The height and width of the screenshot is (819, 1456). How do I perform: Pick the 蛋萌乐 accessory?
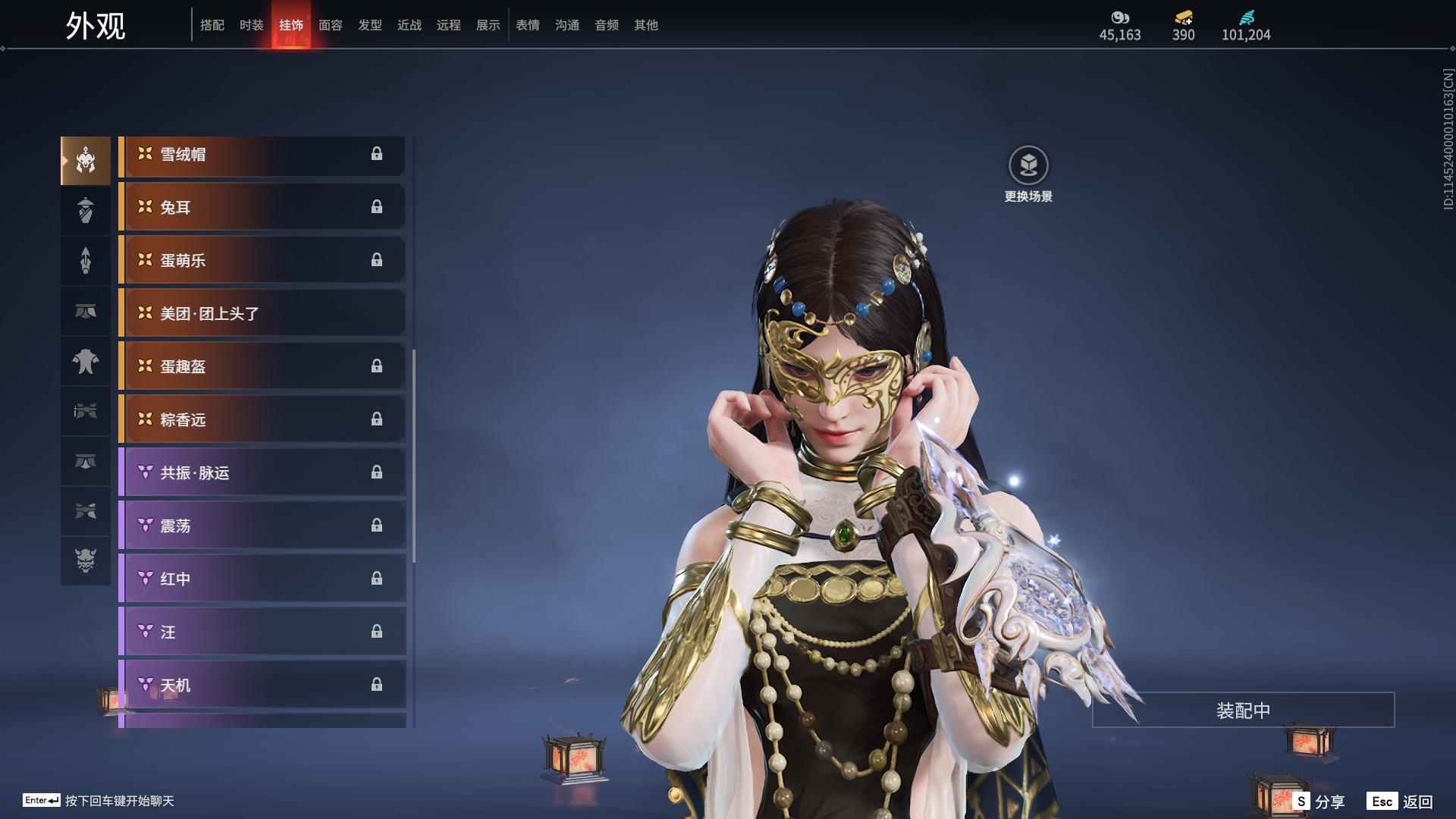[262, 261]
